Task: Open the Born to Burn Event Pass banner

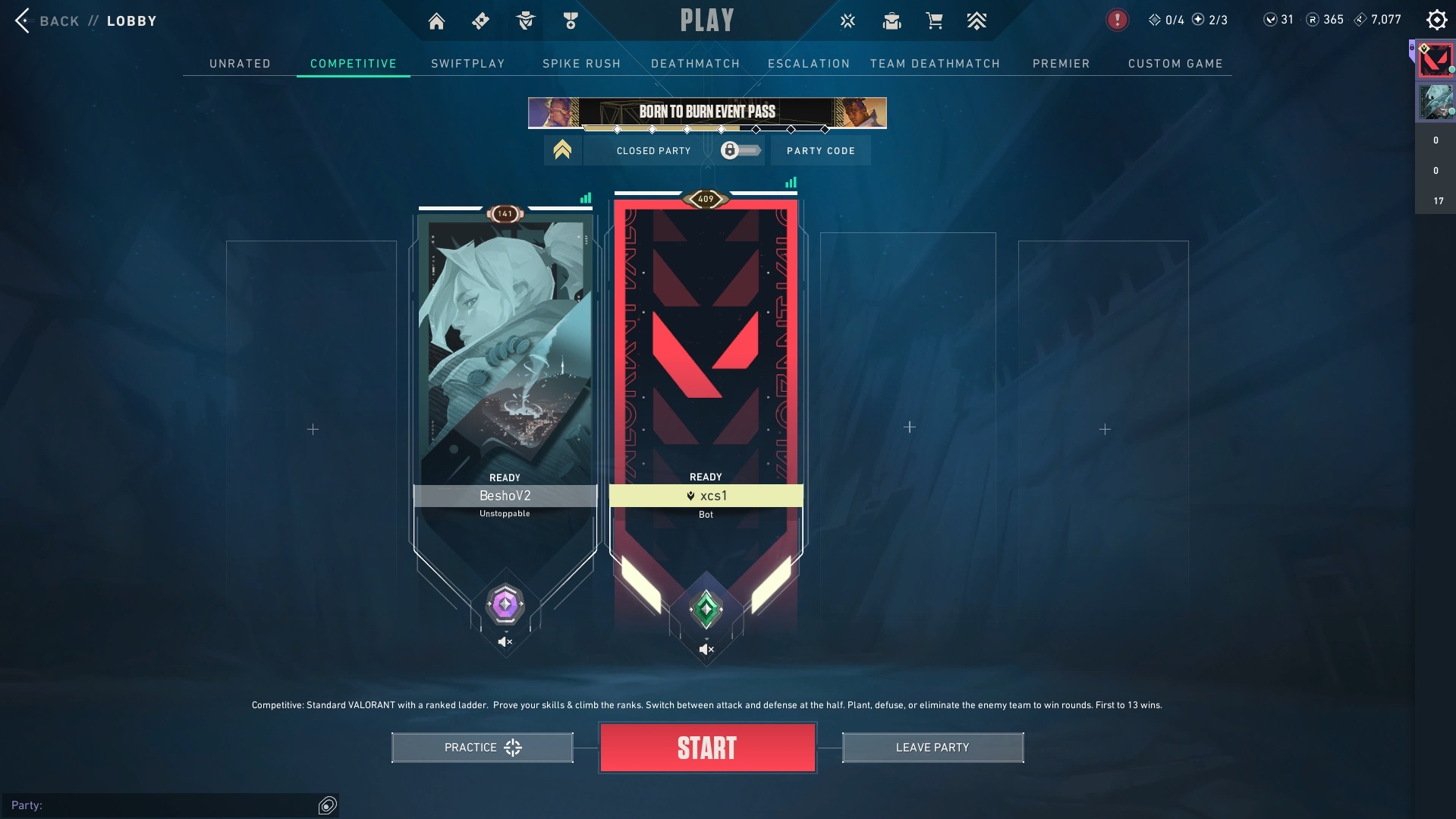Action: (707, 112)
